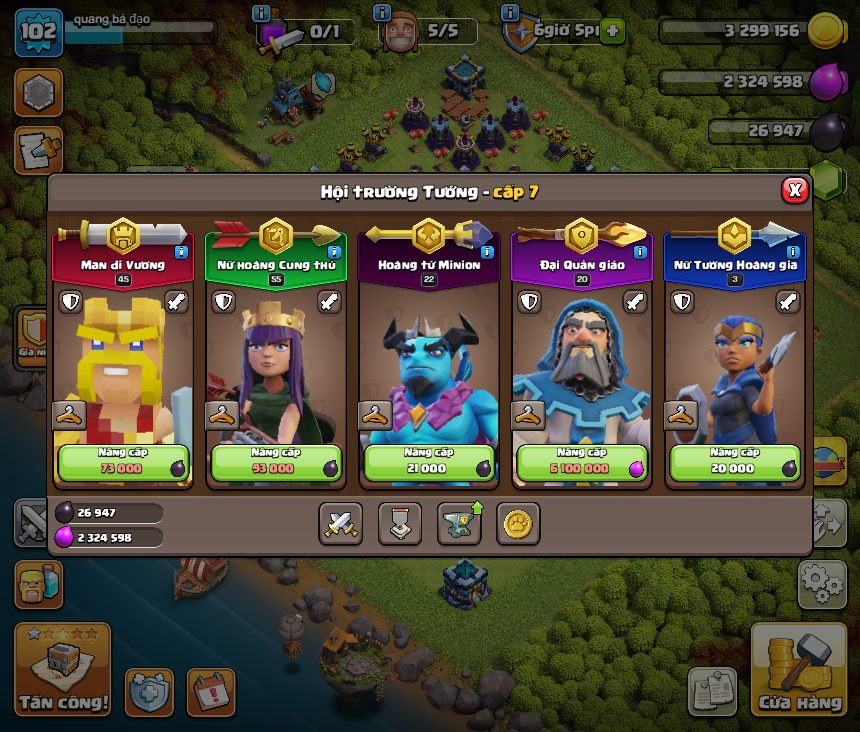Open the calendar events icon
The height and width of the screenshot is (732, 860).
point(211,691)
